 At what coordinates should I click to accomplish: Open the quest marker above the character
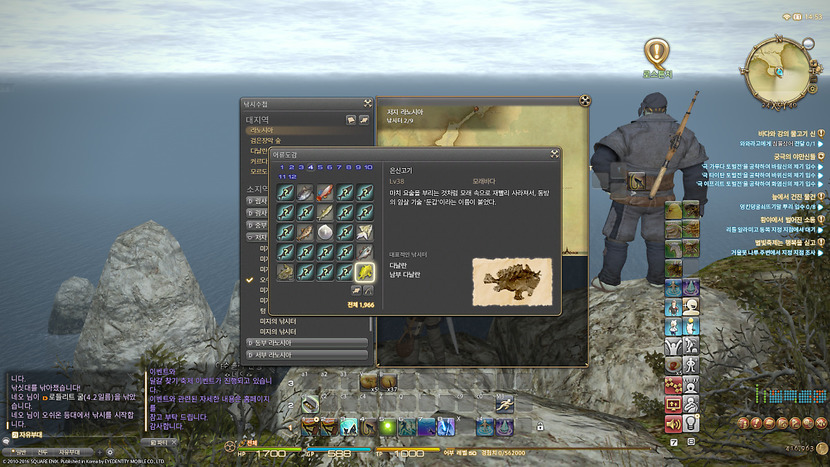click(x=655, y=51)
